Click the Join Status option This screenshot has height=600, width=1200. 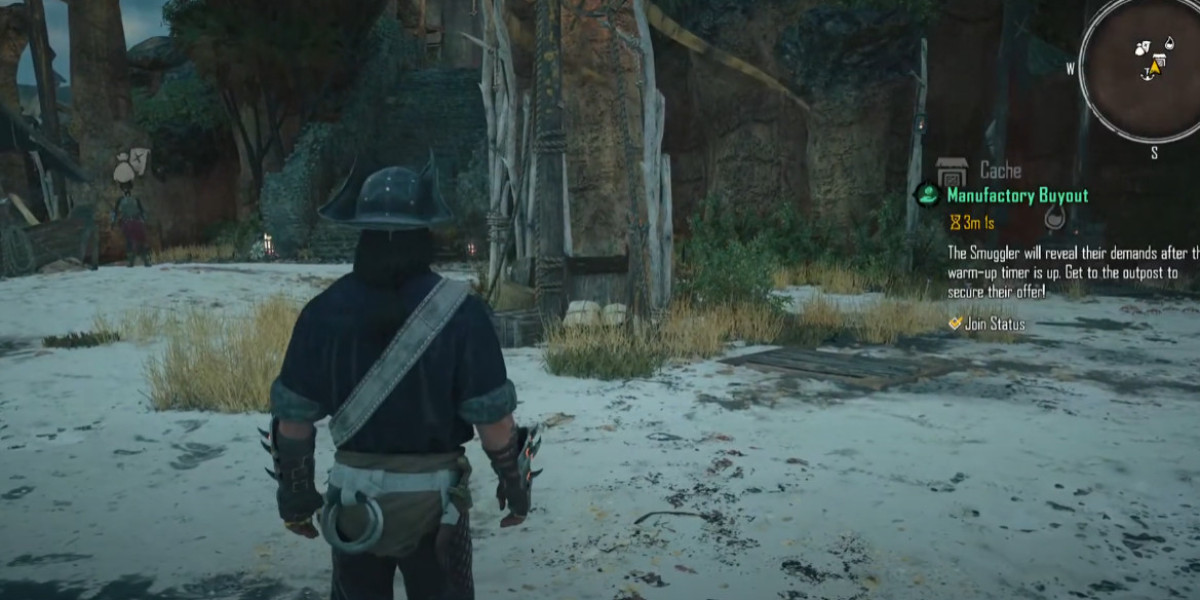[x=994, y=324]
